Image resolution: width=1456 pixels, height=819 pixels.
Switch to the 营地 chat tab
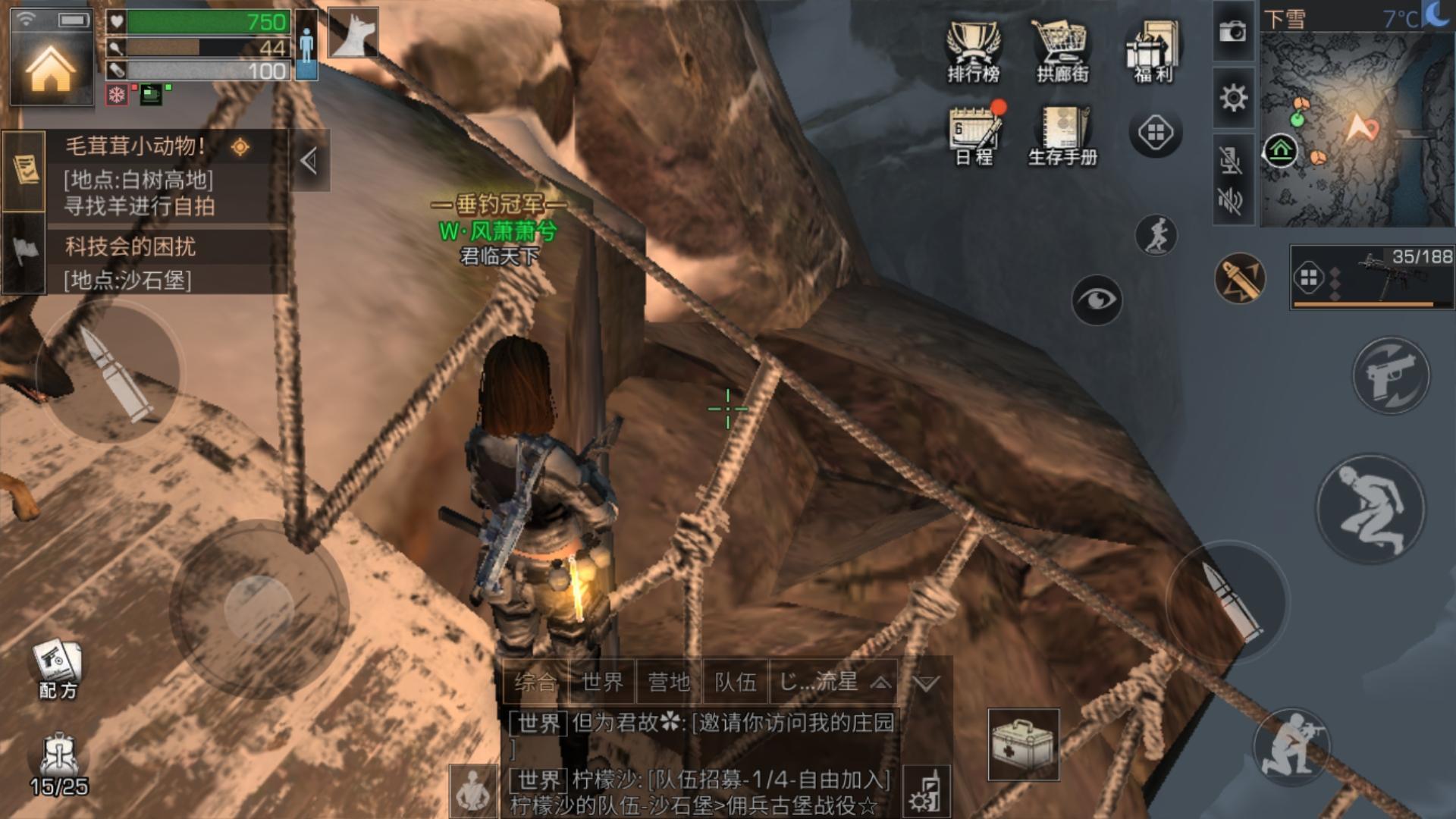coord(669,682)
